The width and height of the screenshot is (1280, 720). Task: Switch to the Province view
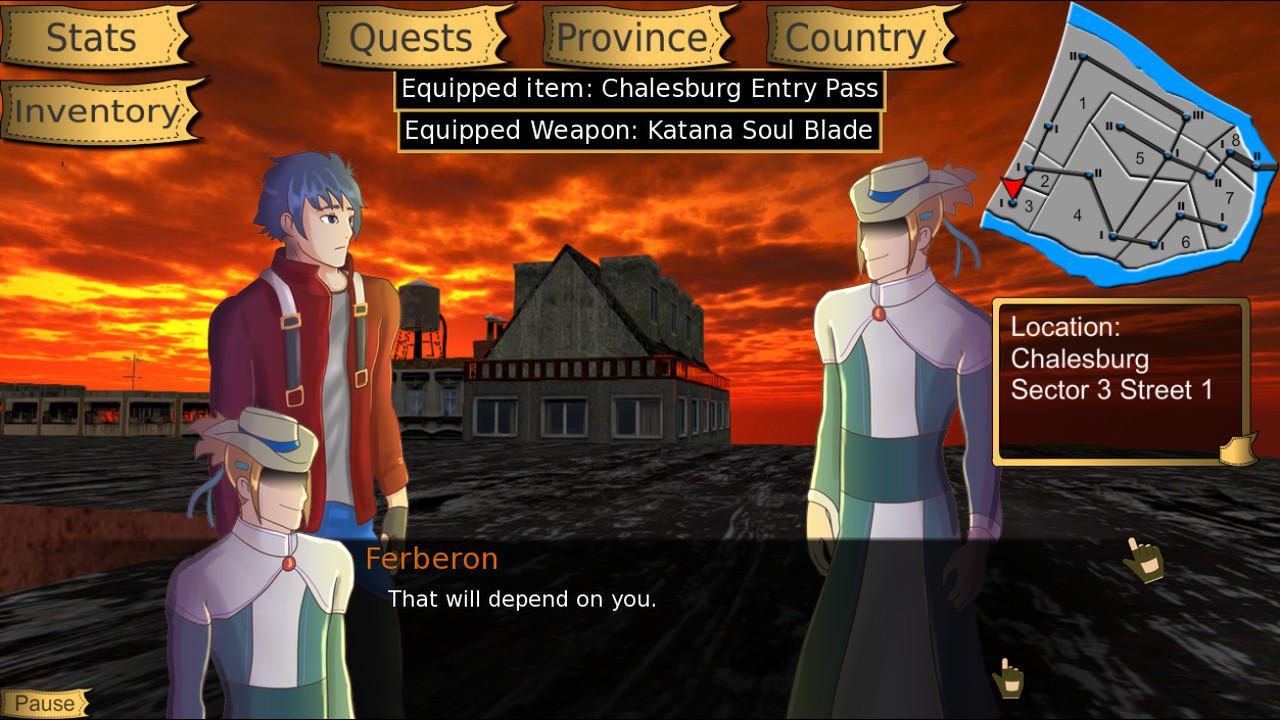pos(631,38)
